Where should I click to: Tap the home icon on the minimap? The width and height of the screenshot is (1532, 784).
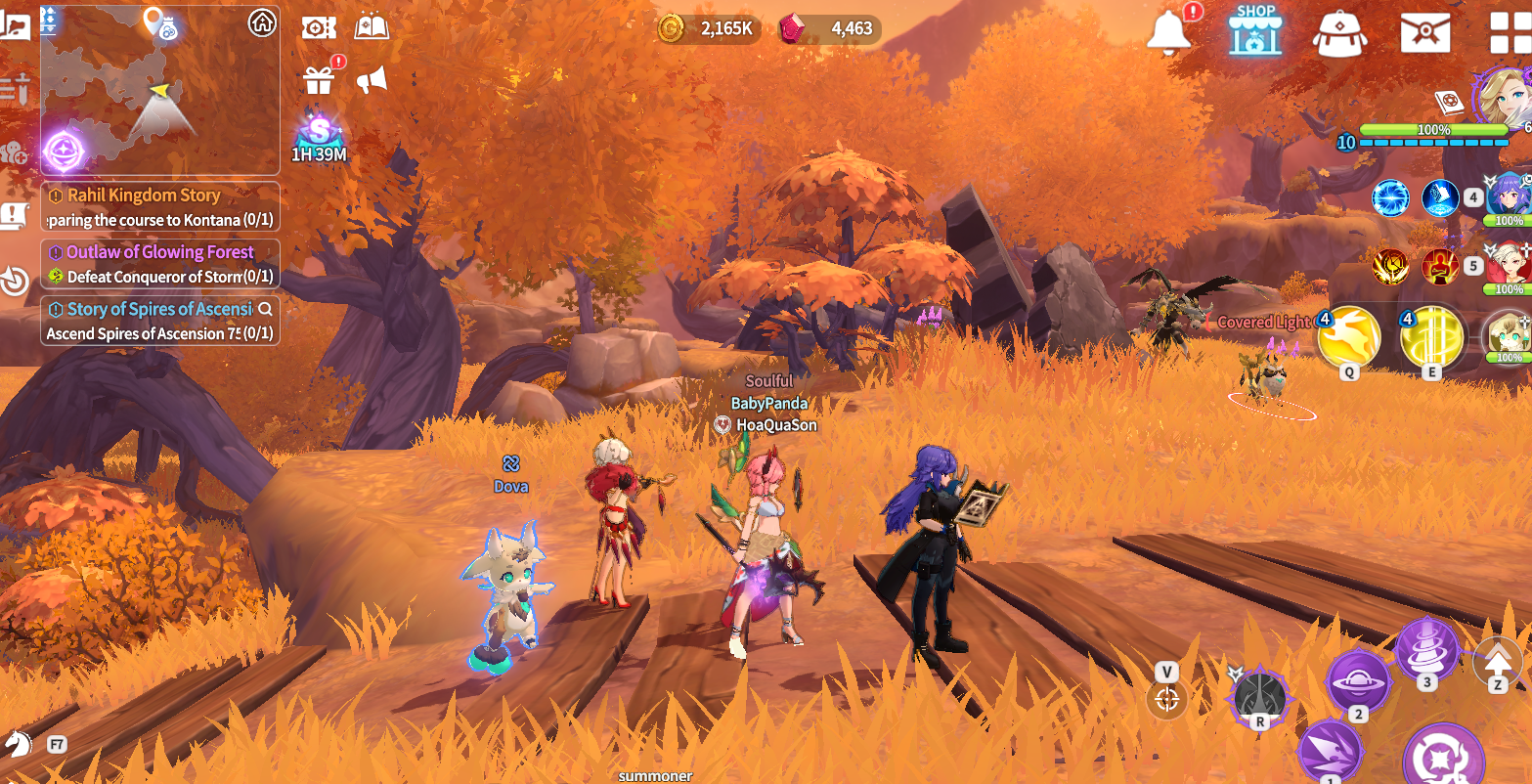262,22
